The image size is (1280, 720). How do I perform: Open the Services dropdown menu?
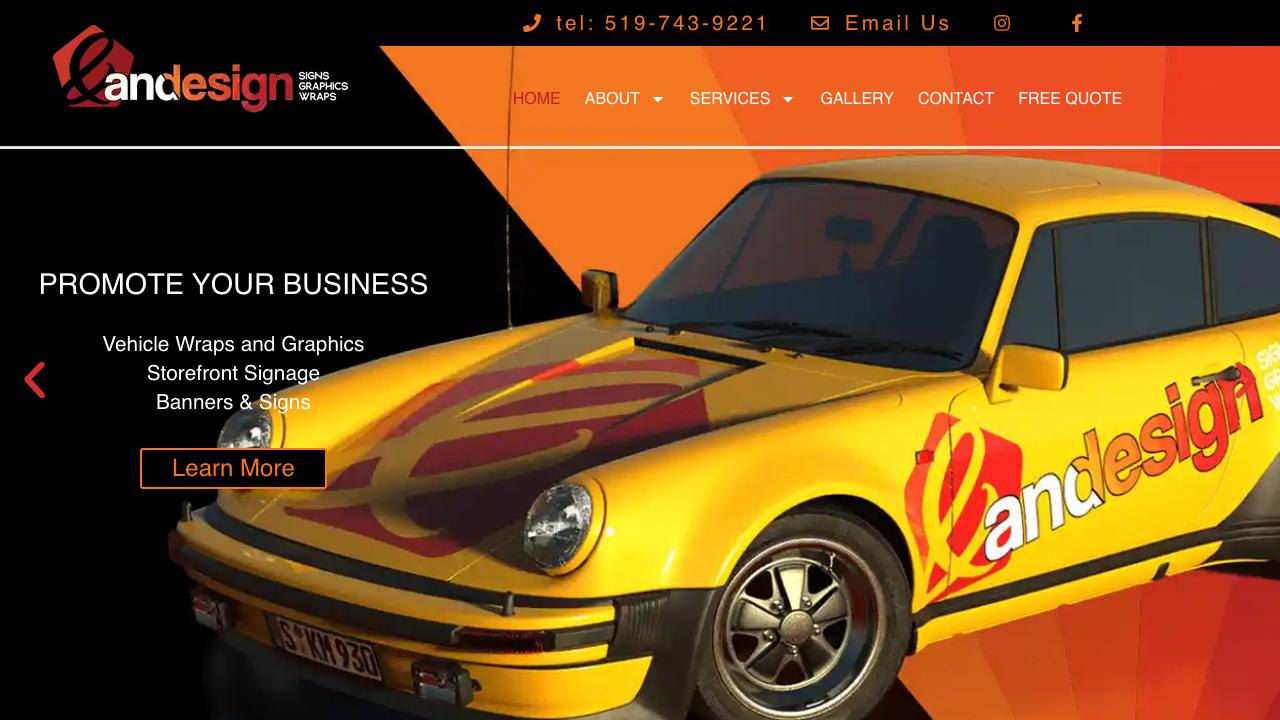(x=741, y=98)
